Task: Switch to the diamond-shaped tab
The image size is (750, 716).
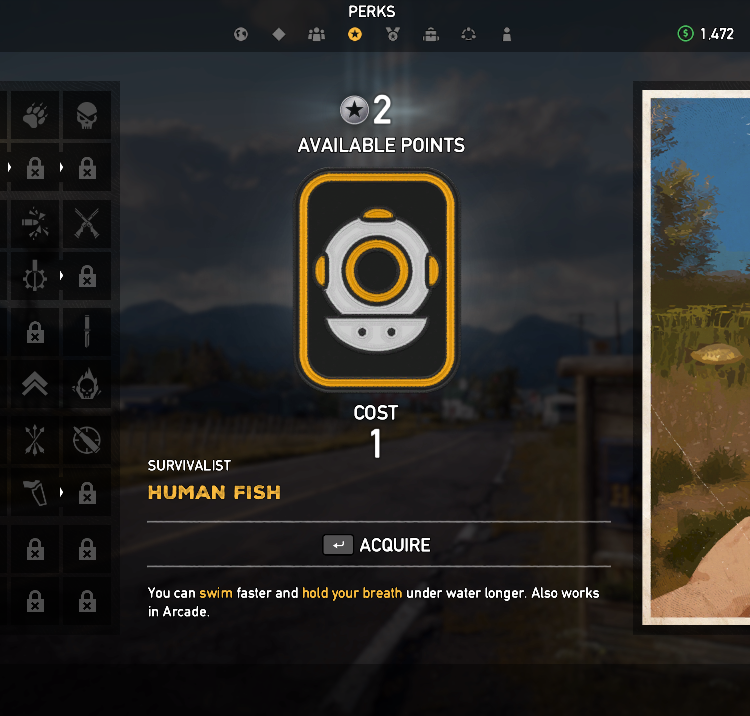Action: pyautogui.click(x=279, y=35)
